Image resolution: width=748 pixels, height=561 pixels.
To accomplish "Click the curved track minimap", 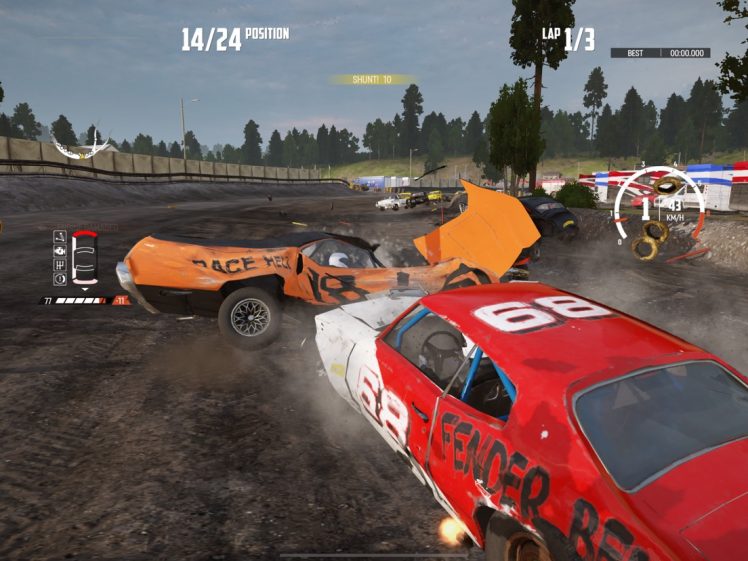I will point(80,148).
